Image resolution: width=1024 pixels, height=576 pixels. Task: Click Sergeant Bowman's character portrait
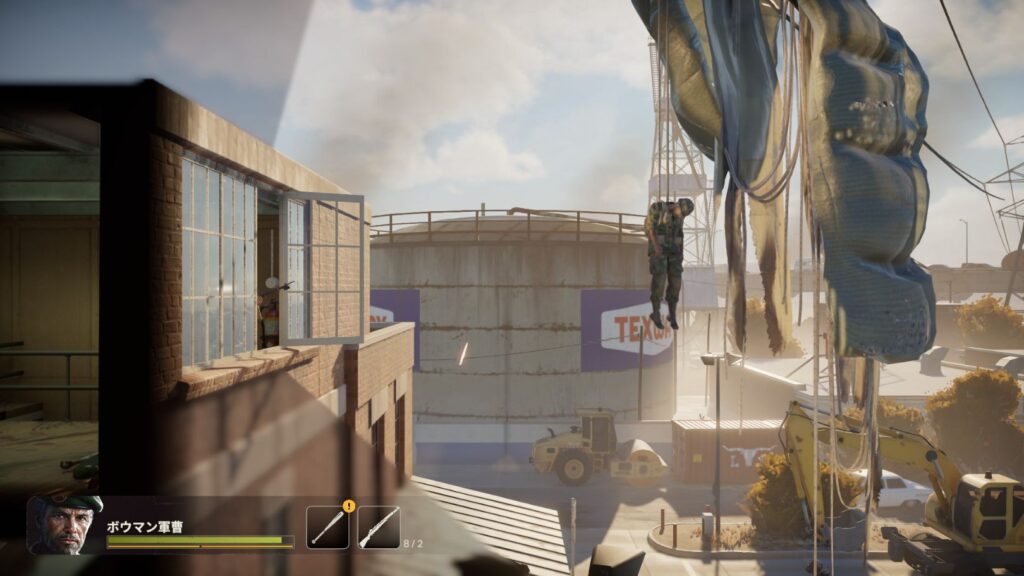(x=65, y=523)
